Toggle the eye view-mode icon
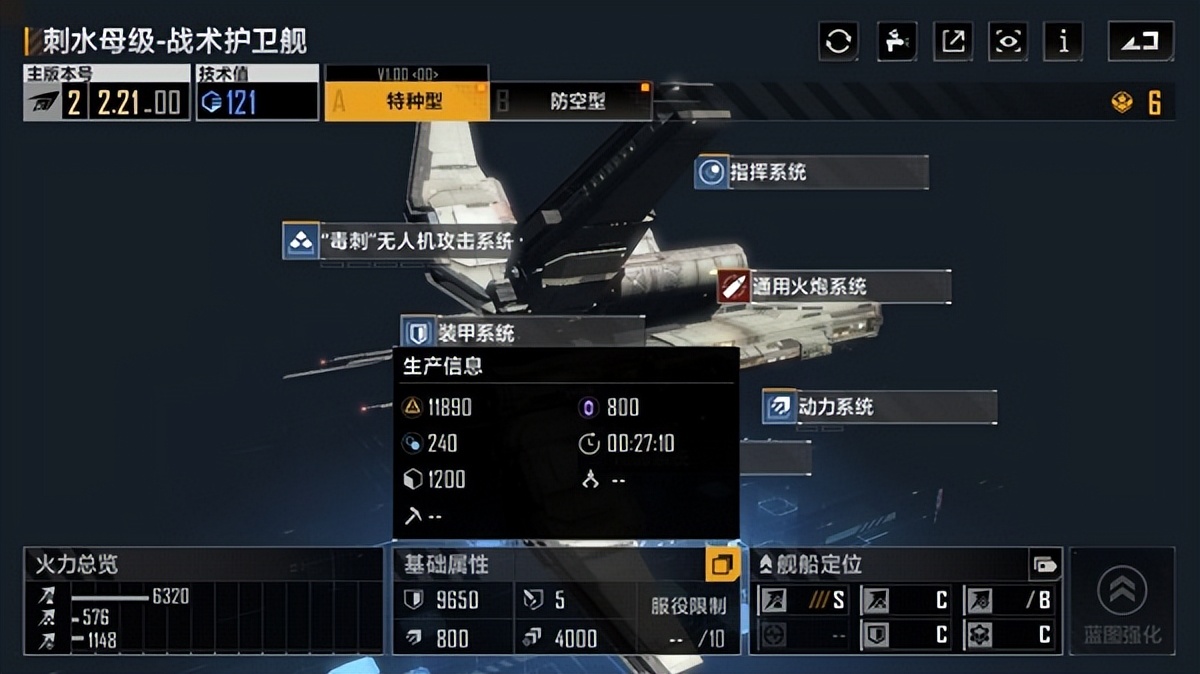Image resolution: width=1200 pixels, height=674 pixels. 1008,41
